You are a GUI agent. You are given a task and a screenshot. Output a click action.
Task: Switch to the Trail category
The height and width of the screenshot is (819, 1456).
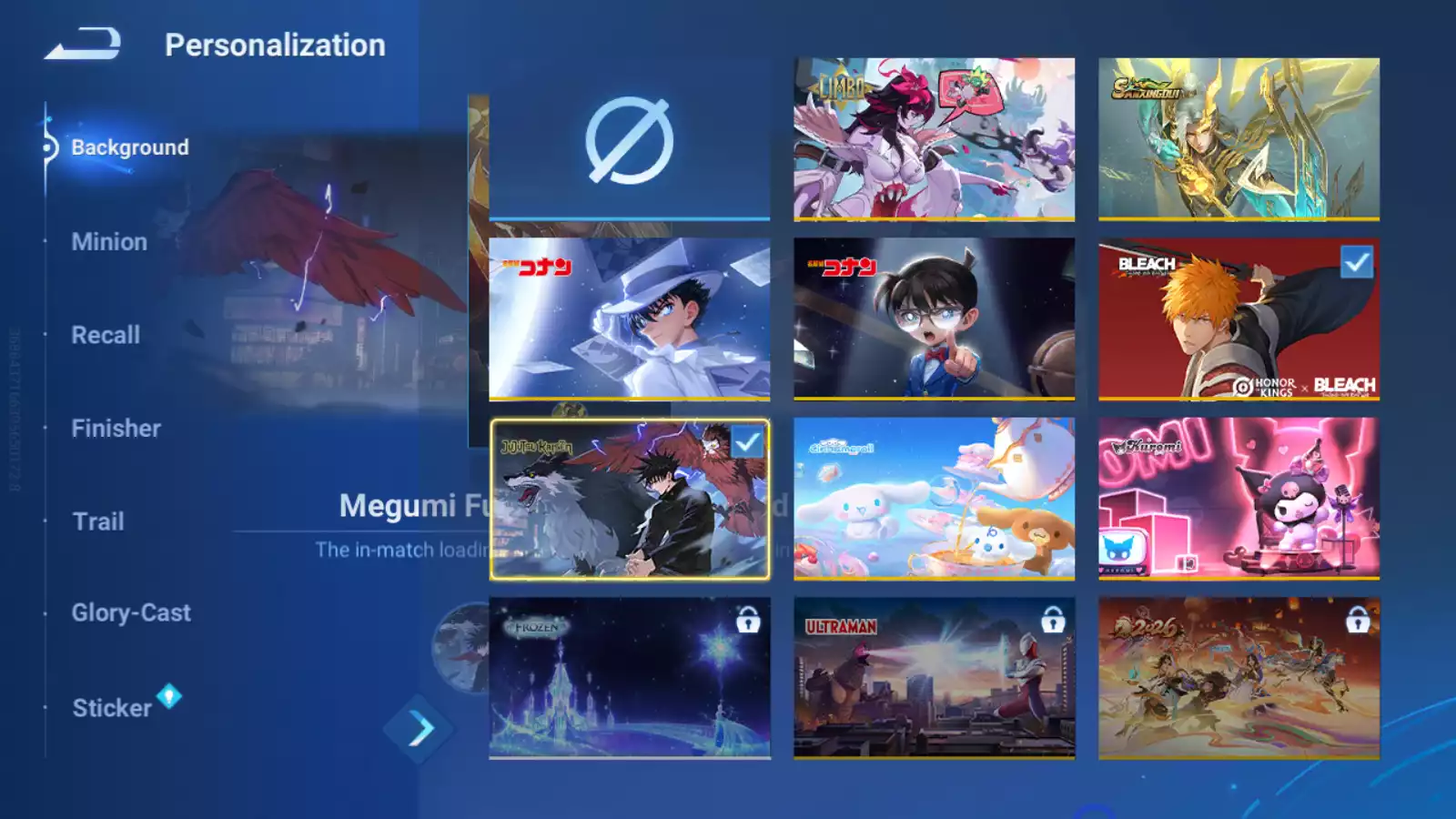point(98,521)
